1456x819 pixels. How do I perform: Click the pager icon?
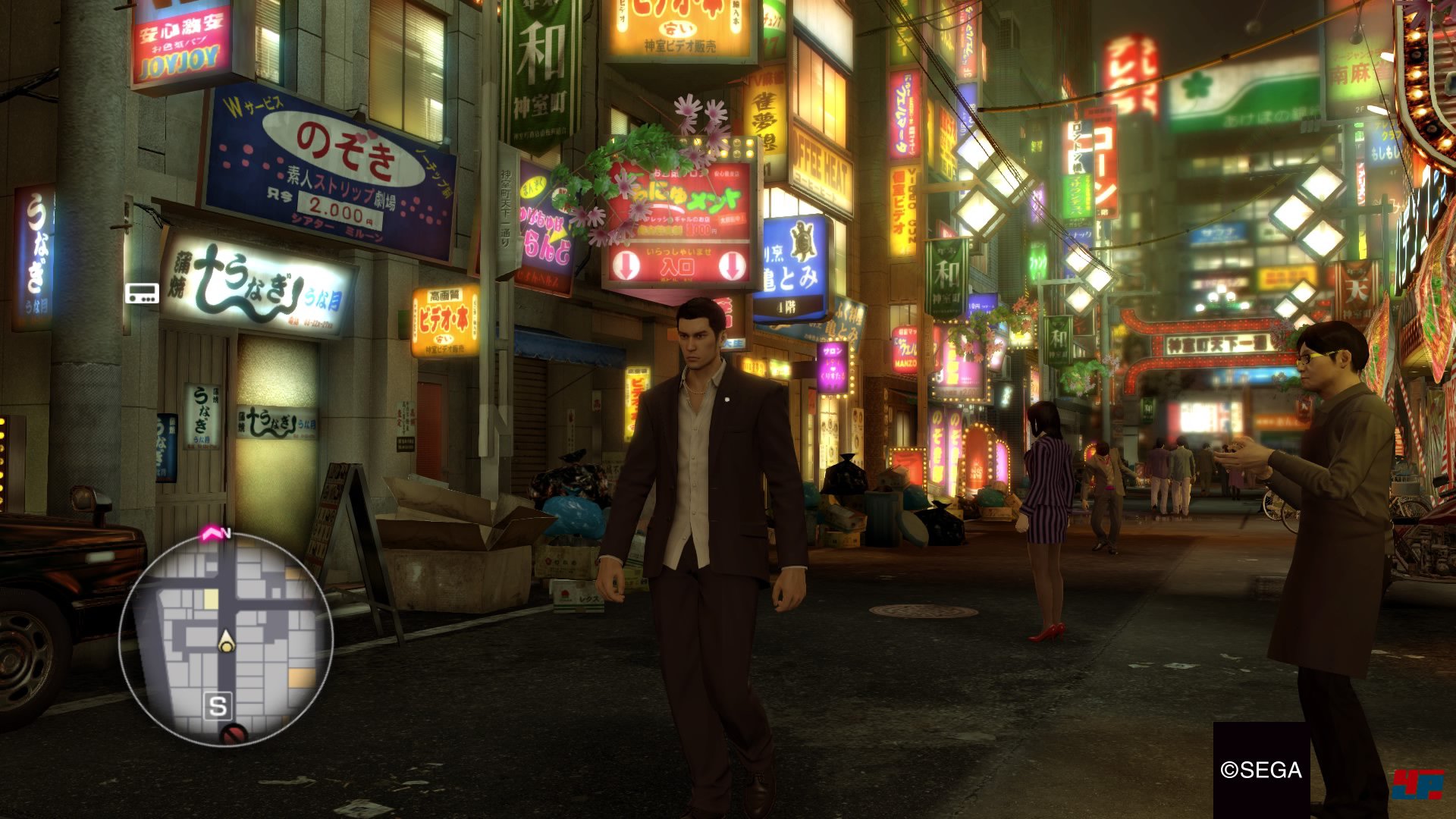(x=142, y=293)
